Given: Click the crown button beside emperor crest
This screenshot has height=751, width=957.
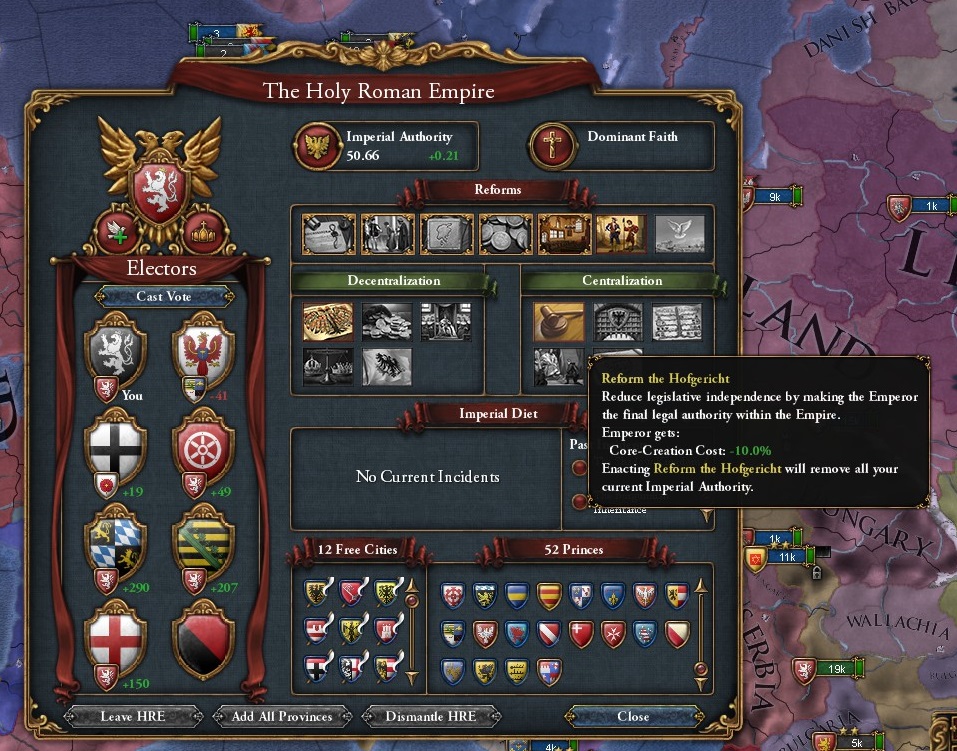Looking at the screenshot, I should click(204, 233).
